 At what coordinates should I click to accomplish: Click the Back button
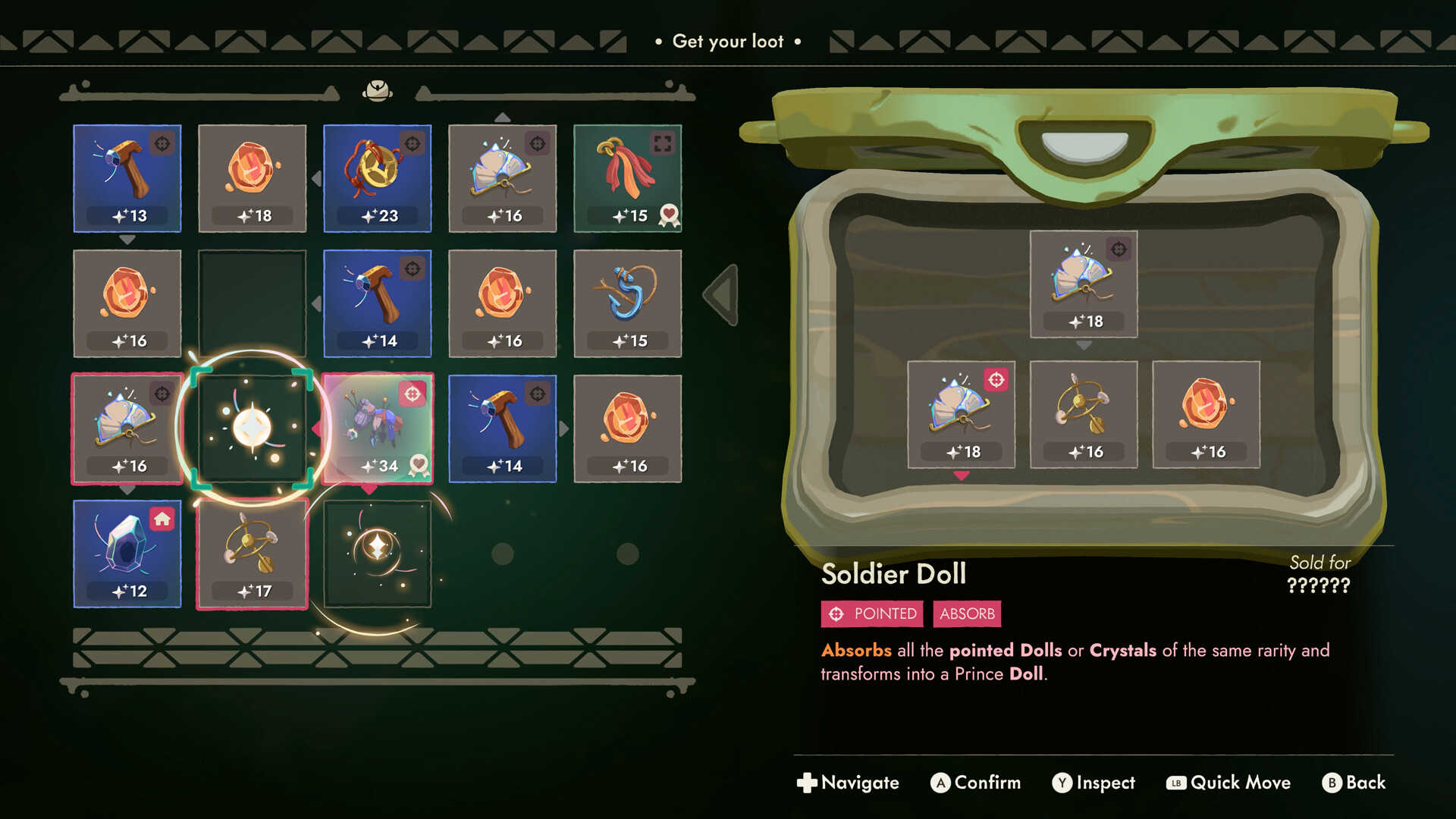pos(1354,783)
